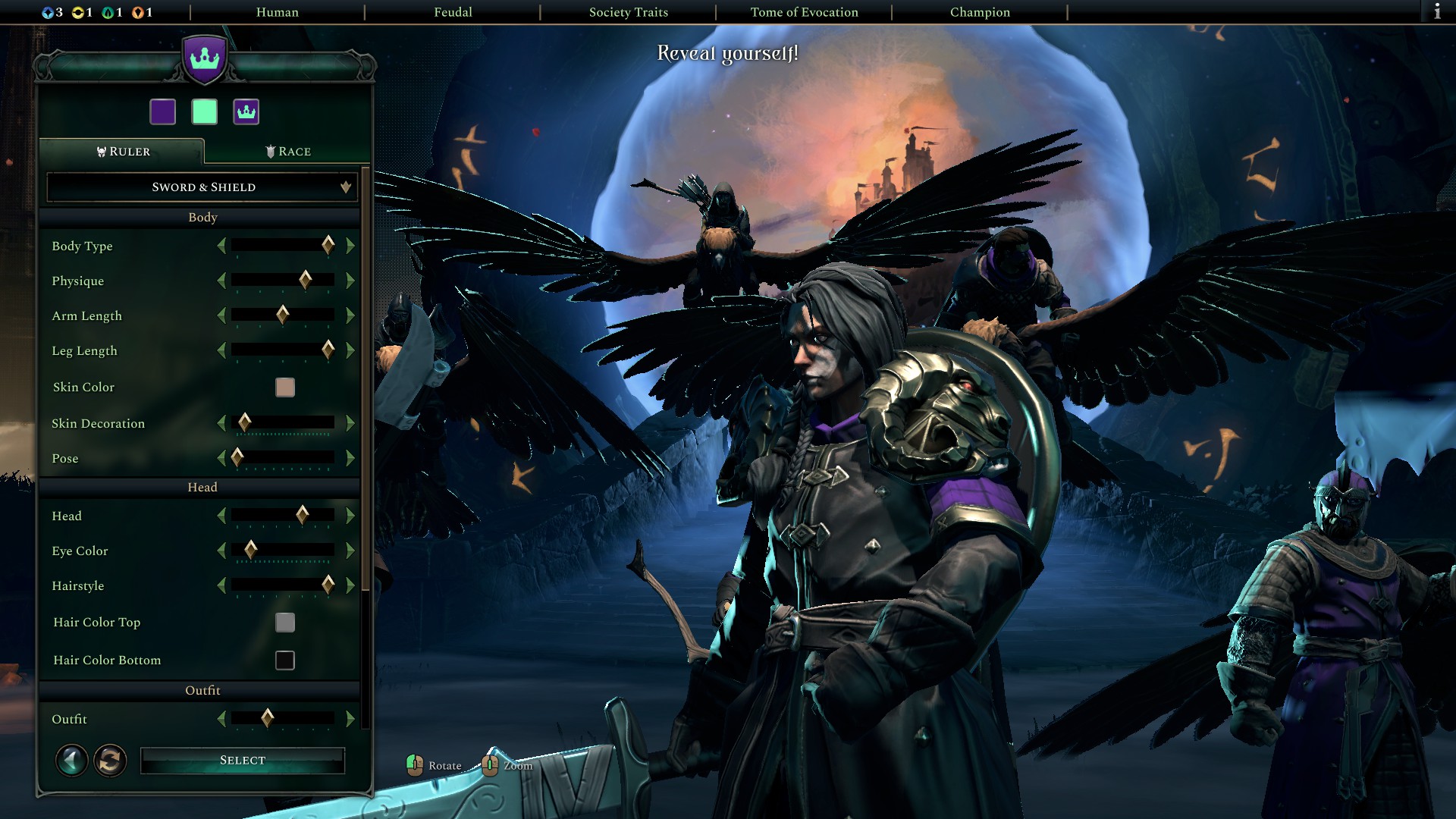Viewport: 1456px width, 819px height.
Task: Click the green nature resource icon
Action: point(108,12)
